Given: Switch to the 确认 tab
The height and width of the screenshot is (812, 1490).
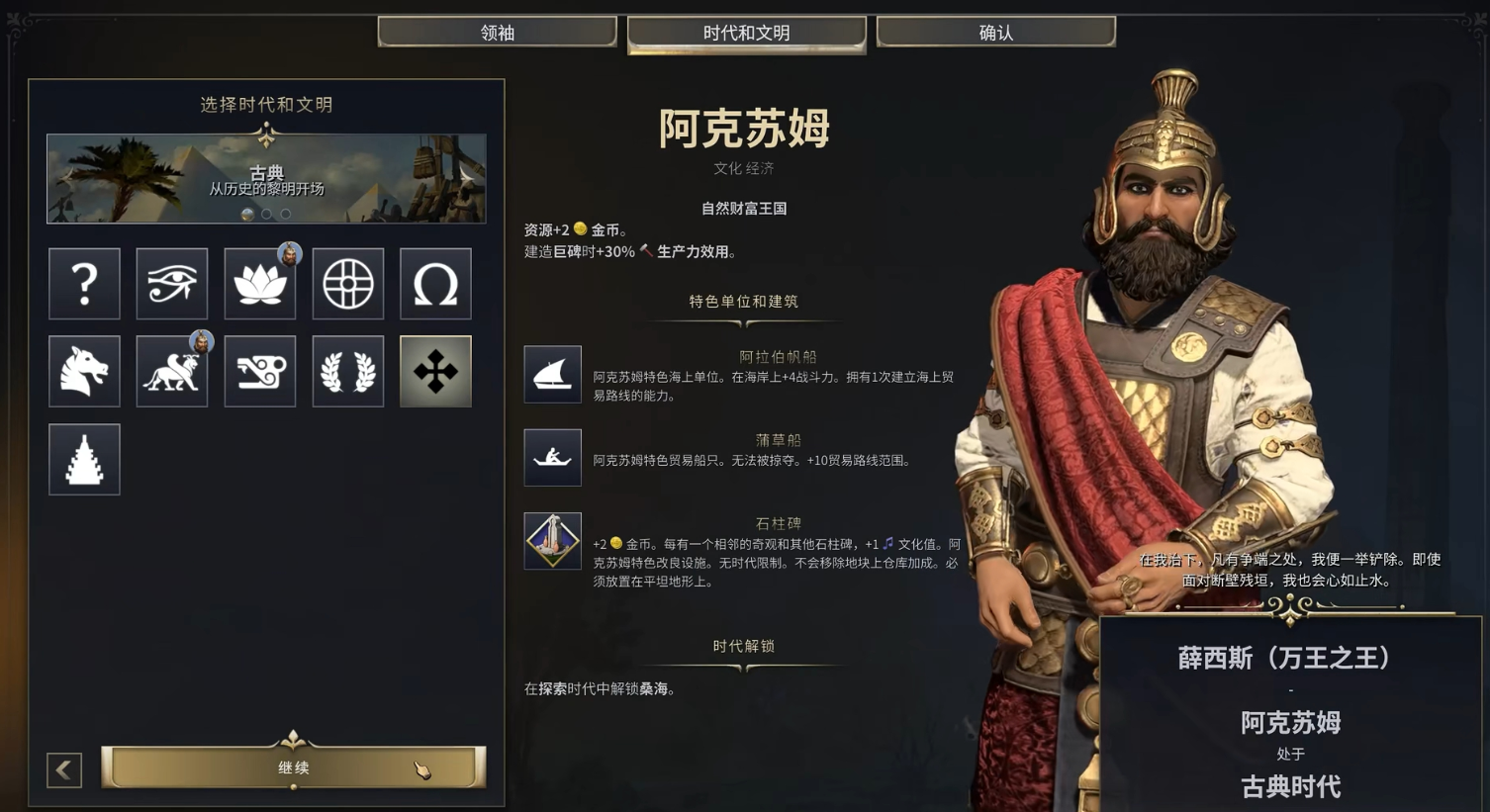Looking at the screenshot, I should [x=995, y=31].
